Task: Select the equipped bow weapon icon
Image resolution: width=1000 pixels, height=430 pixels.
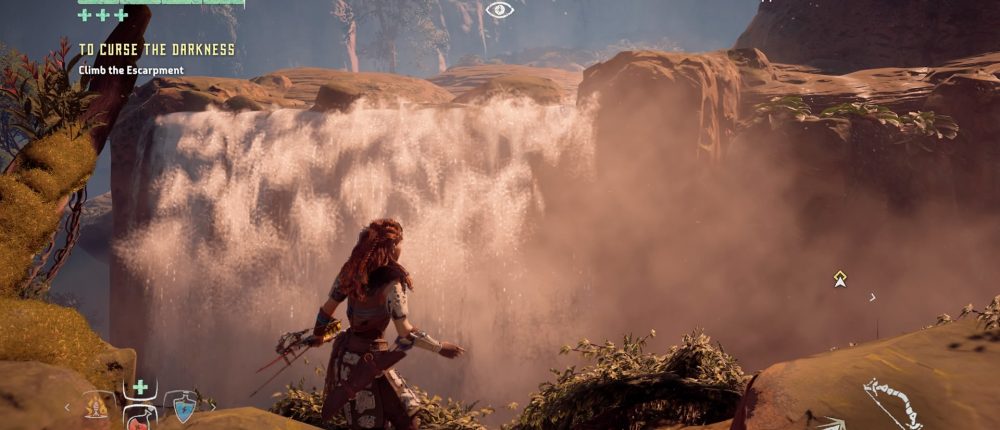Action: click(x=896, y=403)
